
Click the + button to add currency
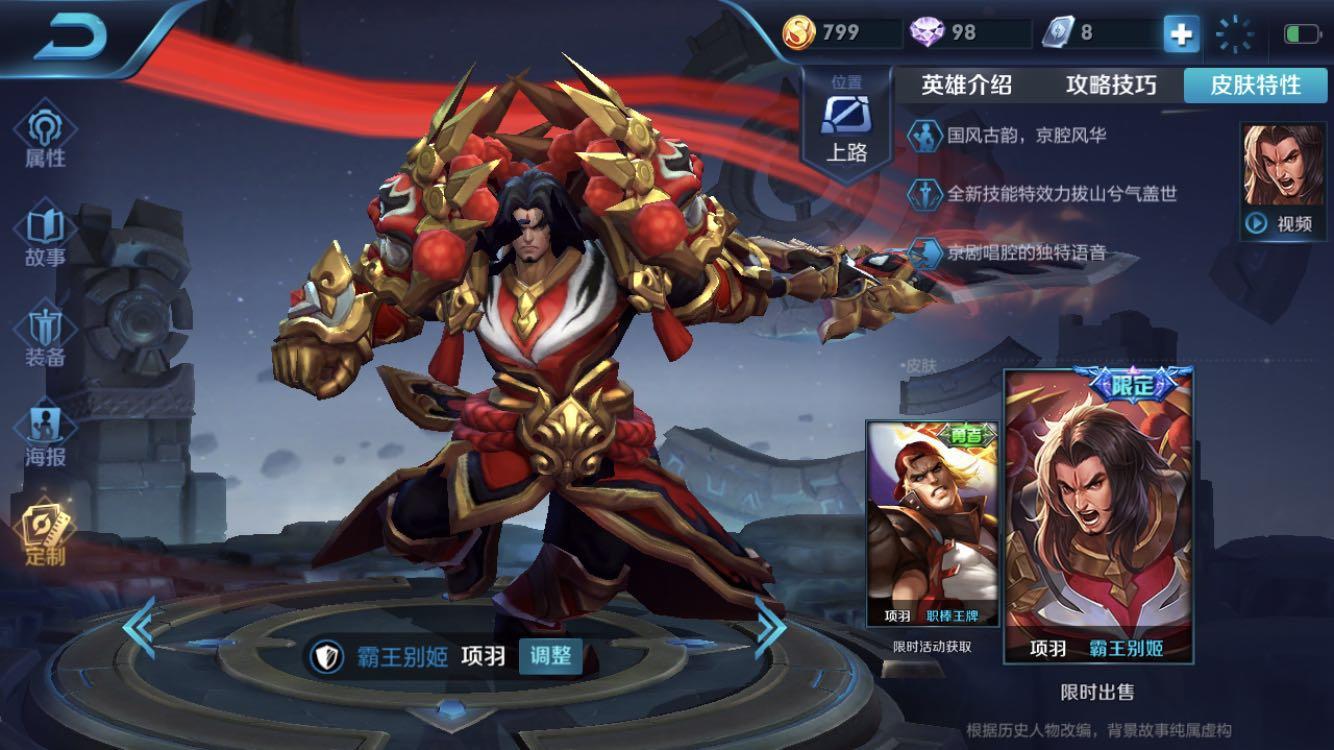click(1182, 33)
